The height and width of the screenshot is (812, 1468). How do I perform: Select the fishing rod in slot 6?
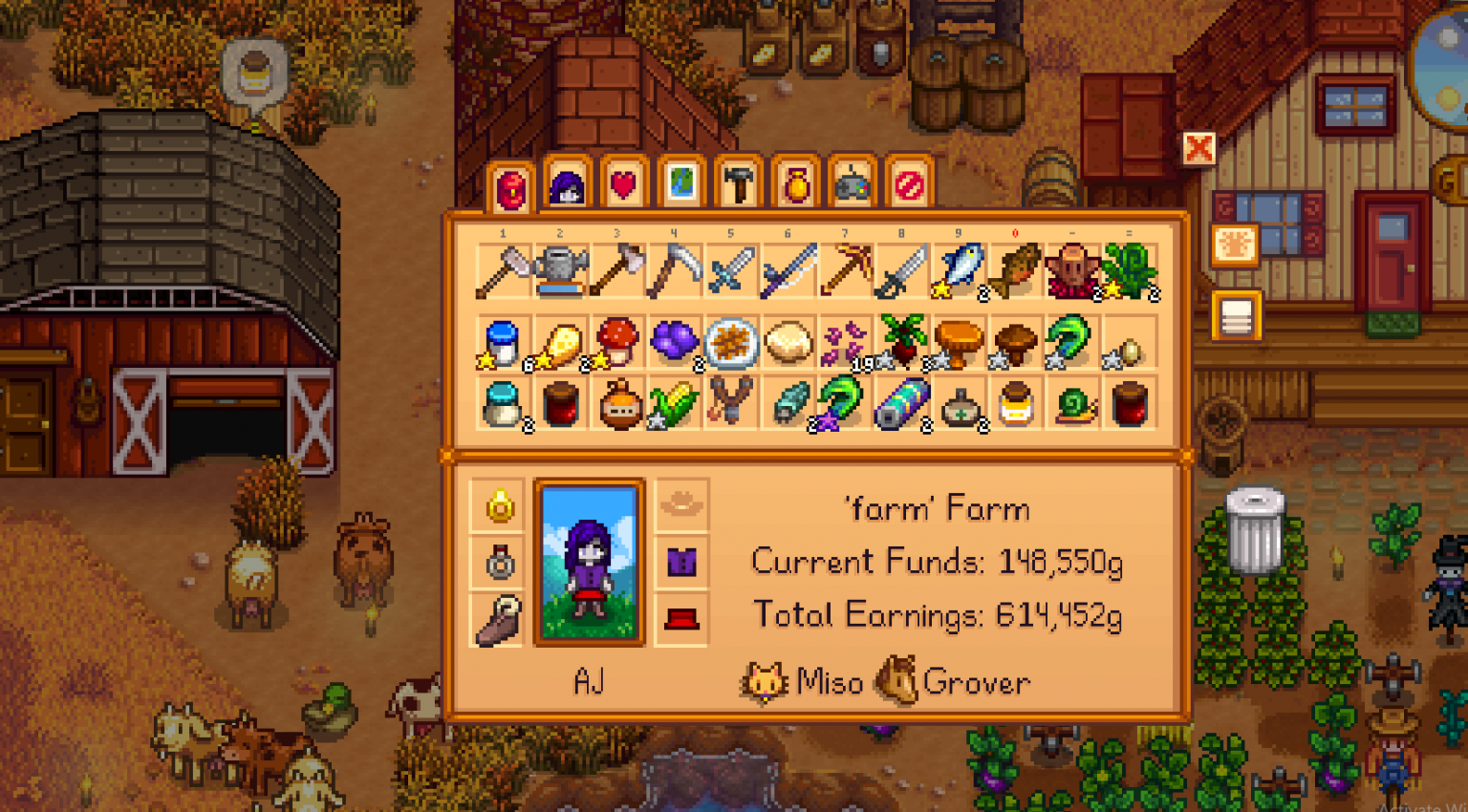[788, 270]
